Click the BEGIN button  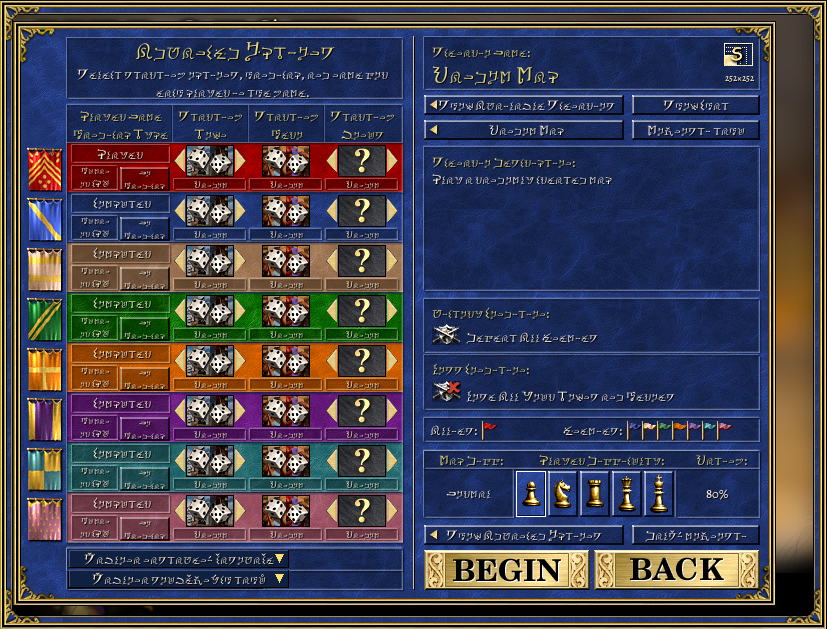(506, 569)
